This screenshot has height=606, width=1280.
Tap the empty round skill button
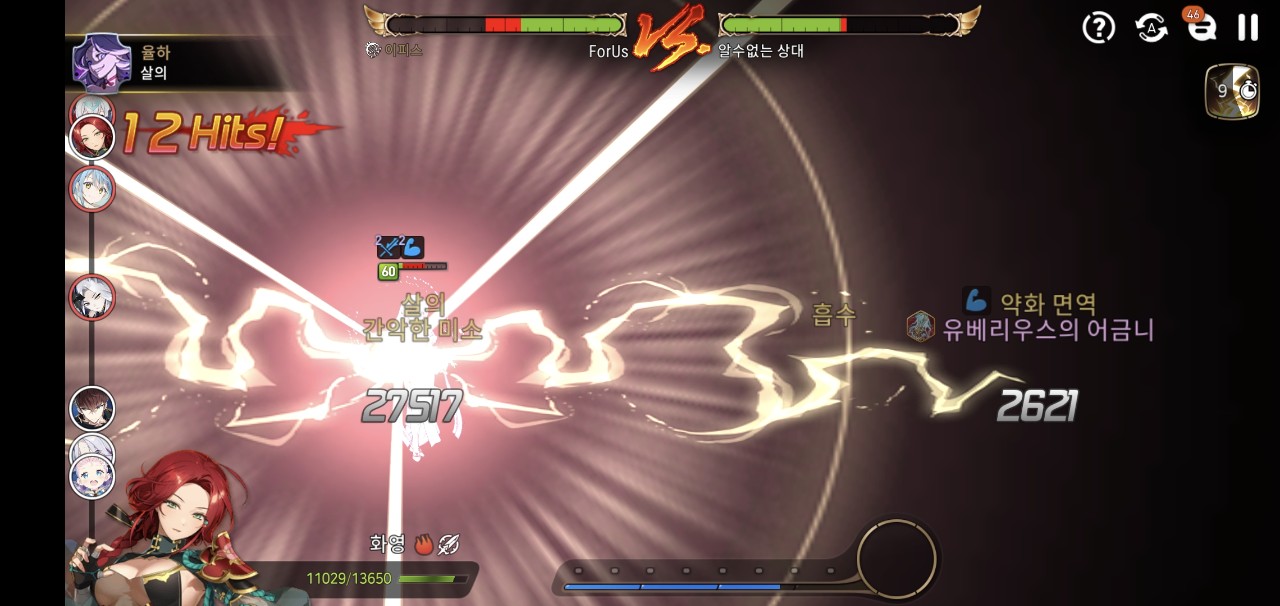(x=896, y=559)
